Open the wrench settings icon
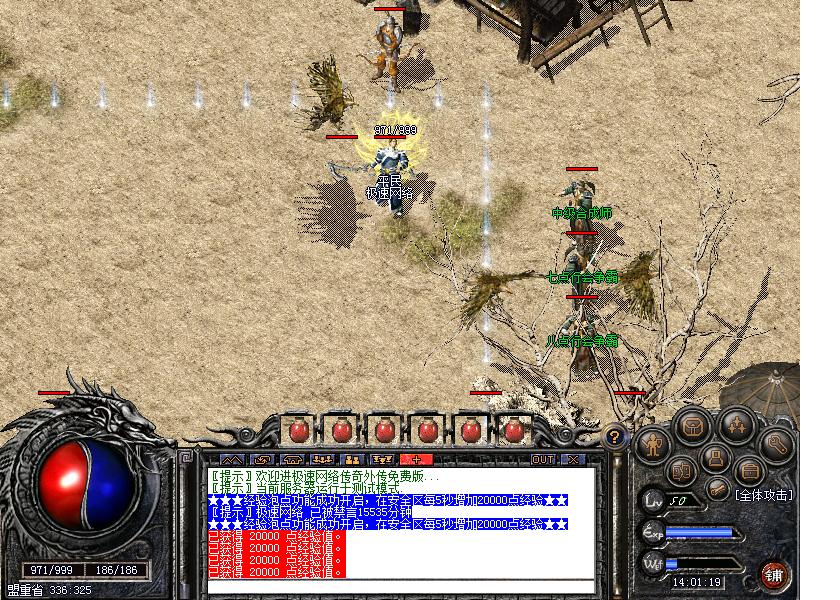The width and height of the screenshot is (840, 600). pyautogui.click(x=776, y=444)
